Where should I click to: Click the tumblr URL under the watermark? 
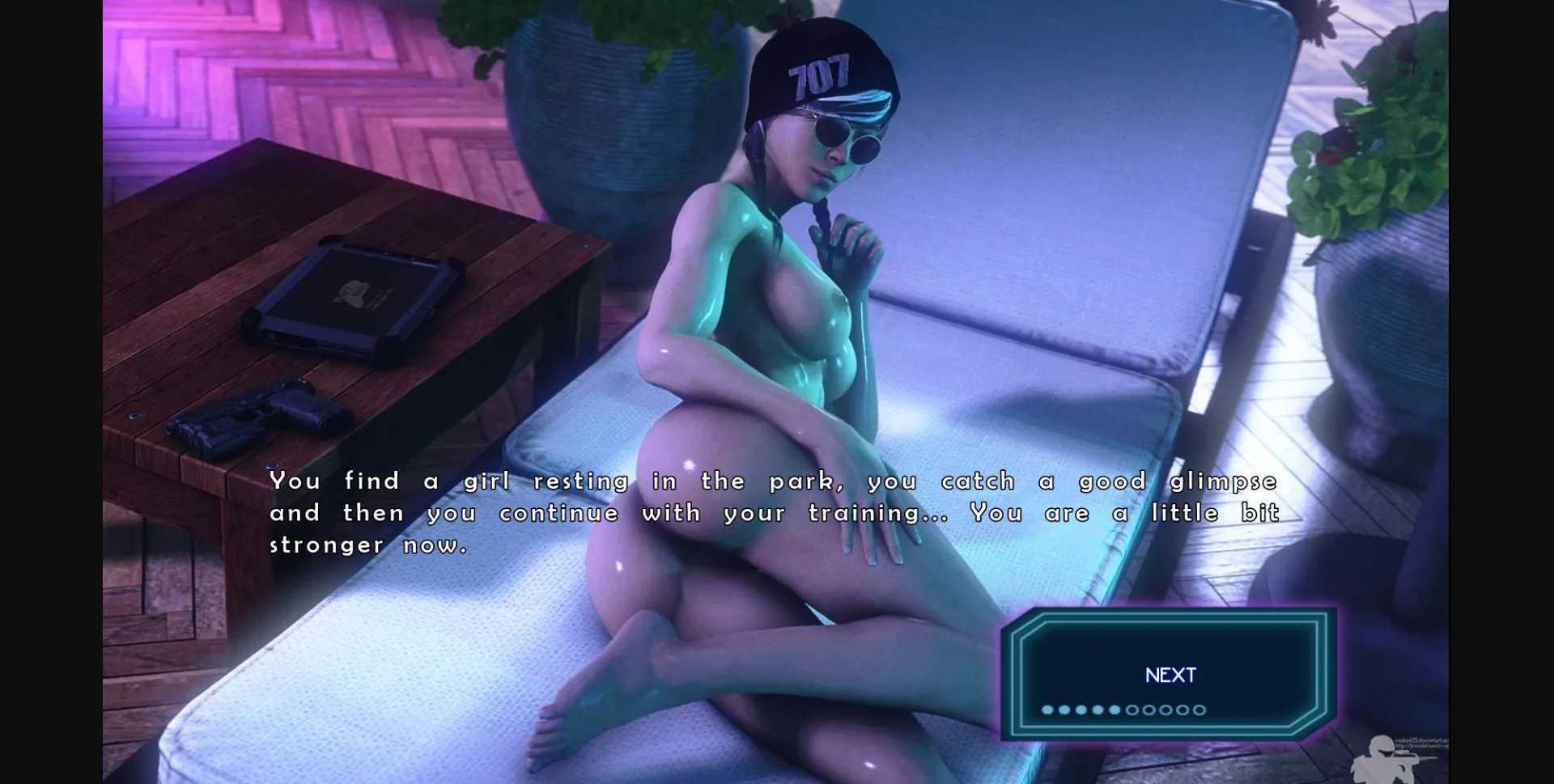pyautogui.click(x=1423, y=748)
